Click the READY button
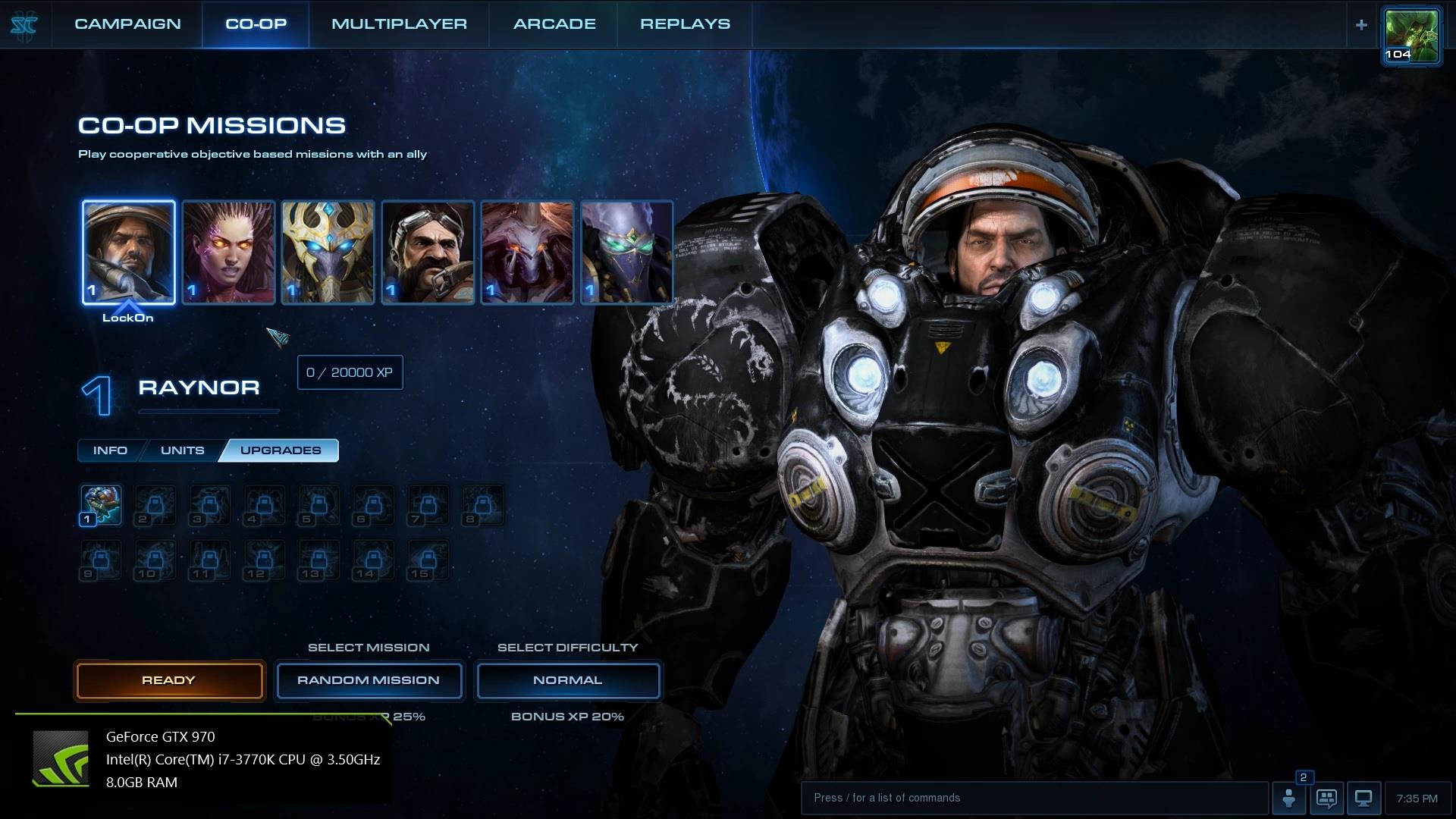Viewport: 1456px width, 819px height. coord(169,680)
